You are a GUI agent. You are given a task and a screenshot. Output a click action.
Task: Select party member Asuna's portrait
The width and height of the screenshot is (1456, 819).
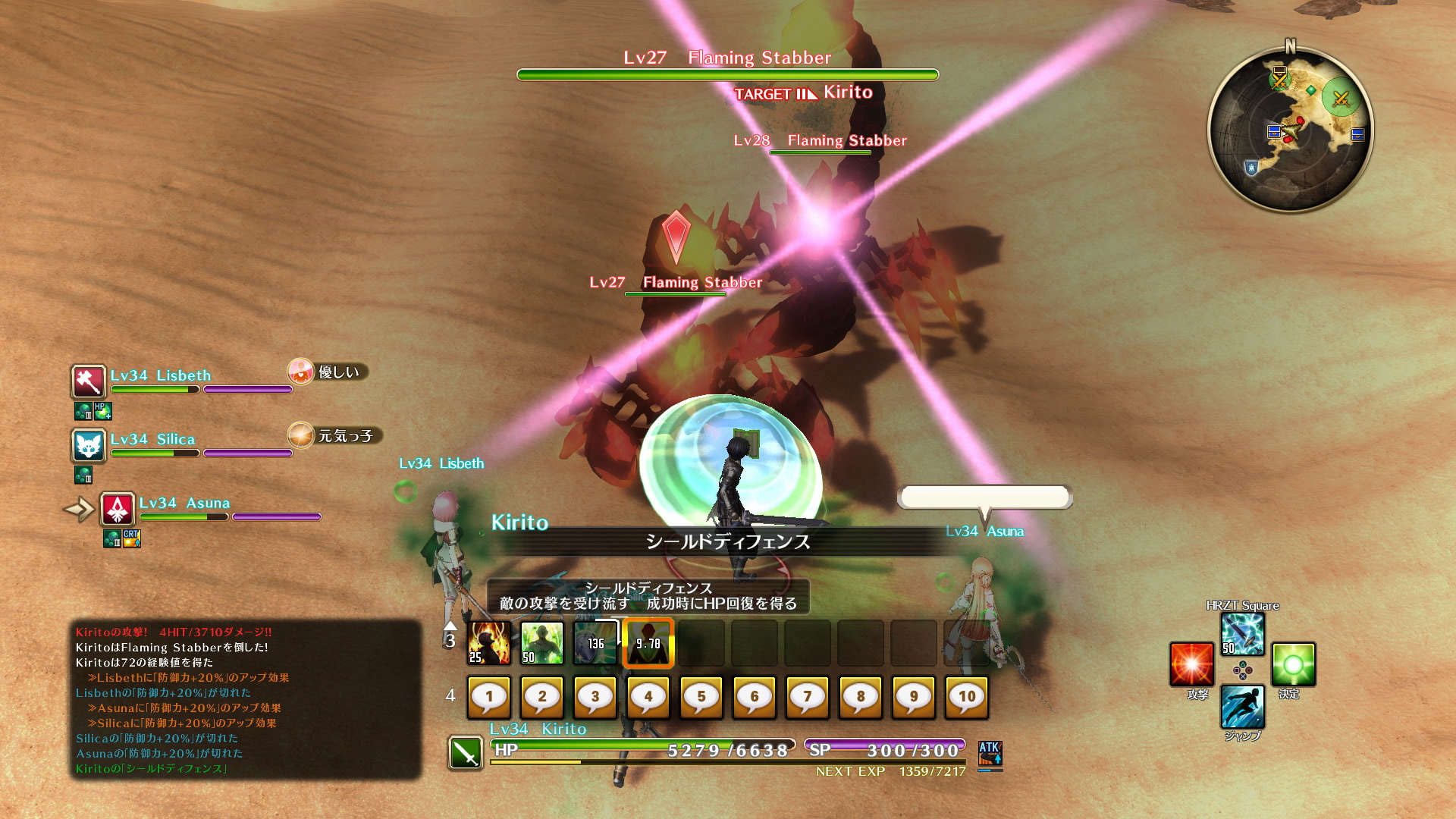(118, 509)
